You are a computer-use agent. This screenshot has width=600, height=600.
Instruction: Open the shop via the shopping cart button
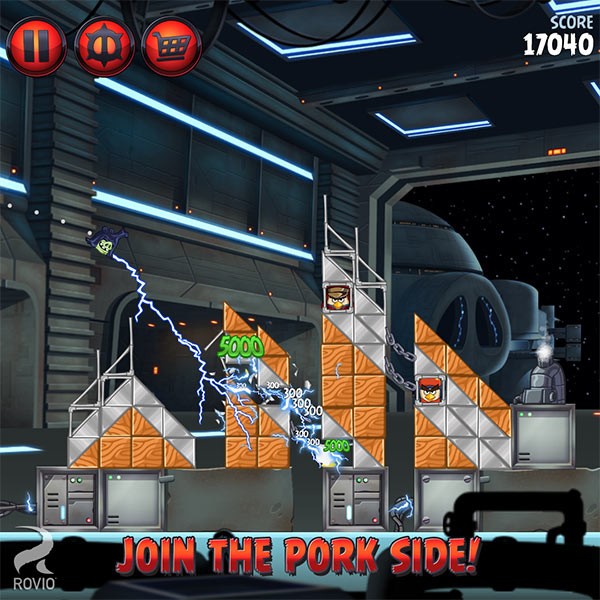pyautogui.click(x=171, y=46)
